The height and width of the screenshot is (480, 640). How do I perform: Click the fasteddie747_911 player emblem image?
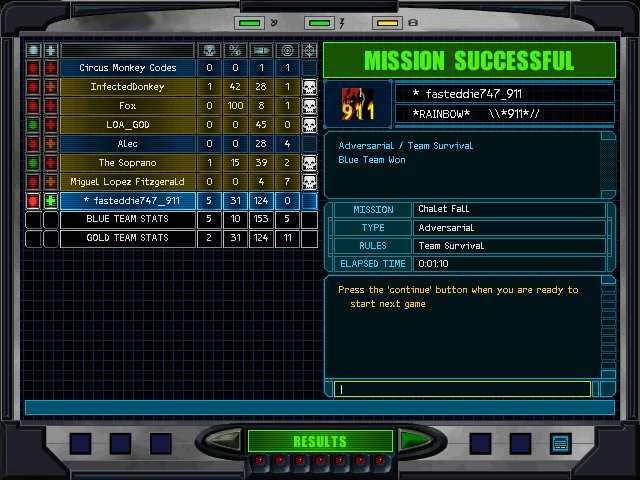(x=358, y=103)
